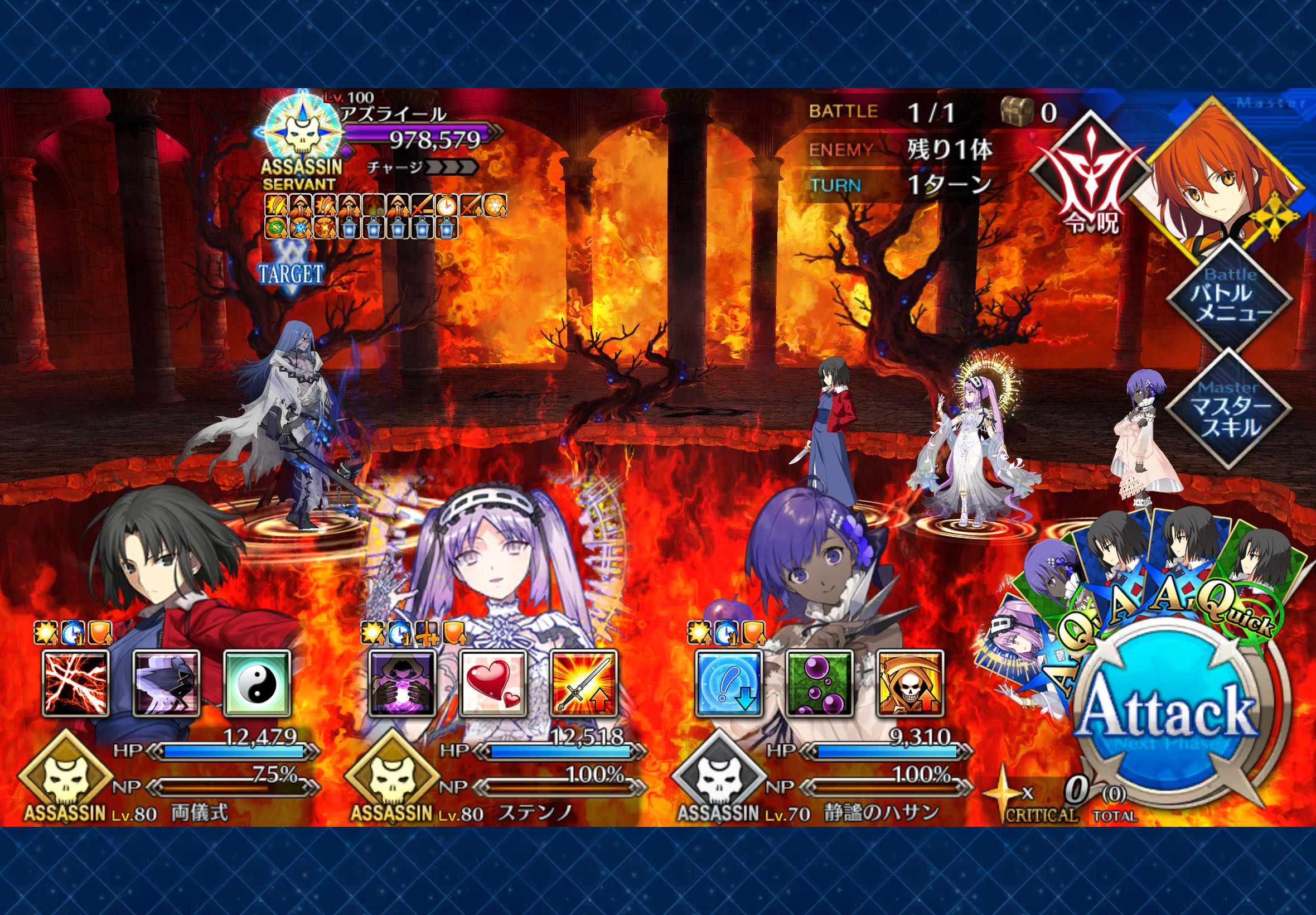Trigger the sword attack-up skill
This screenshot has width=1316, height=915.
point(583,682)
